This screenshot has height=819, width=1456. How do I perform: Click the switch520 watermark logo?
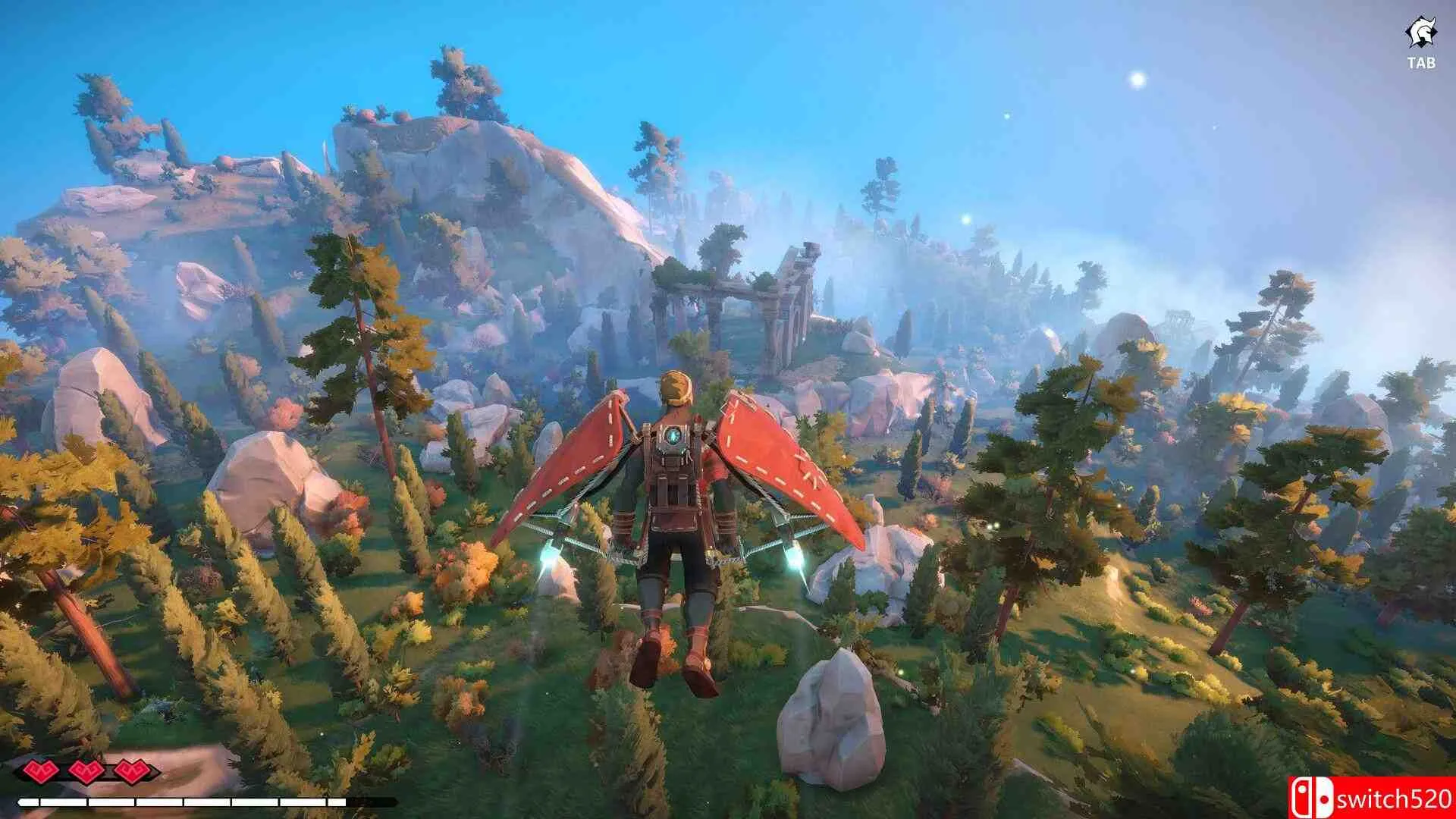[1371, 798]
